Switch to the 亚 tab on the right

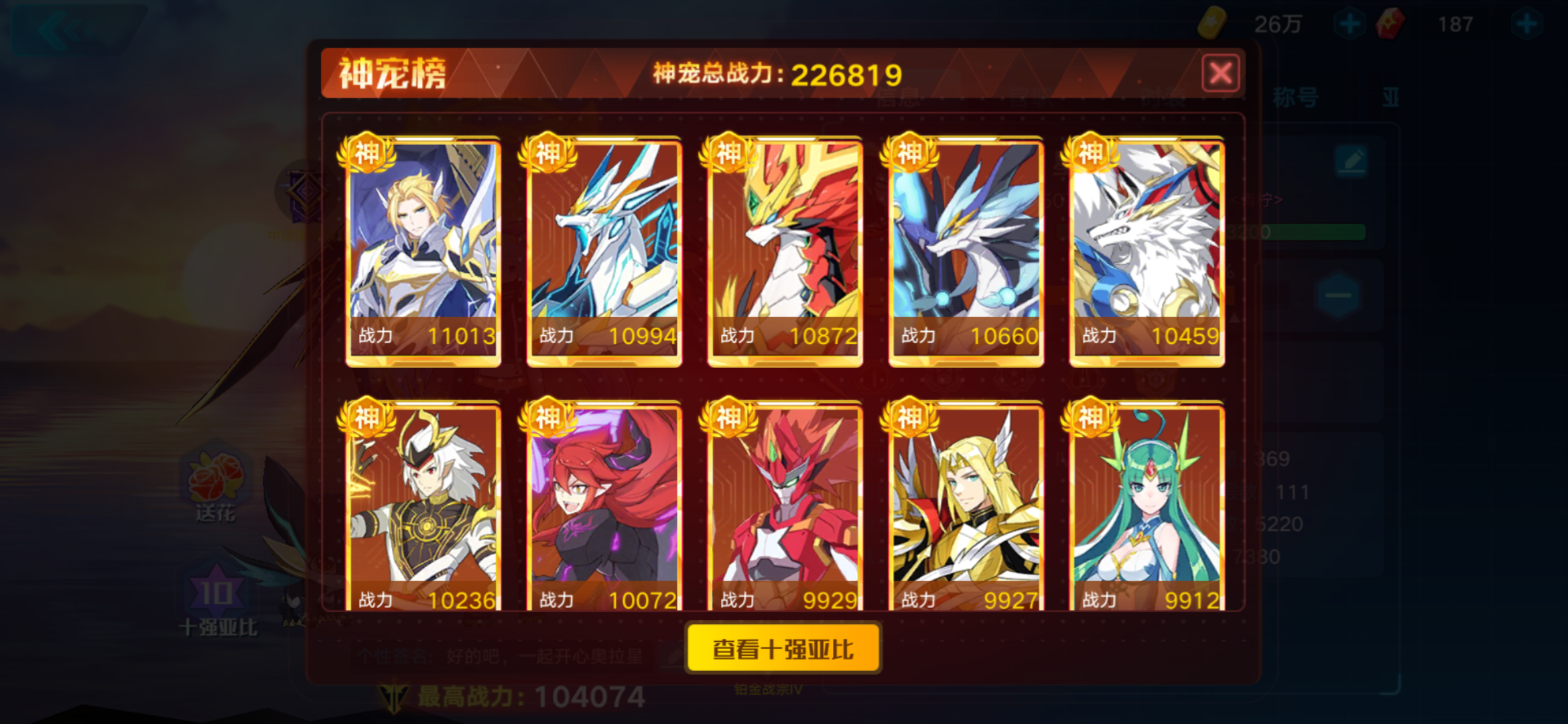pyautogui.click(x=1392, y=98)
